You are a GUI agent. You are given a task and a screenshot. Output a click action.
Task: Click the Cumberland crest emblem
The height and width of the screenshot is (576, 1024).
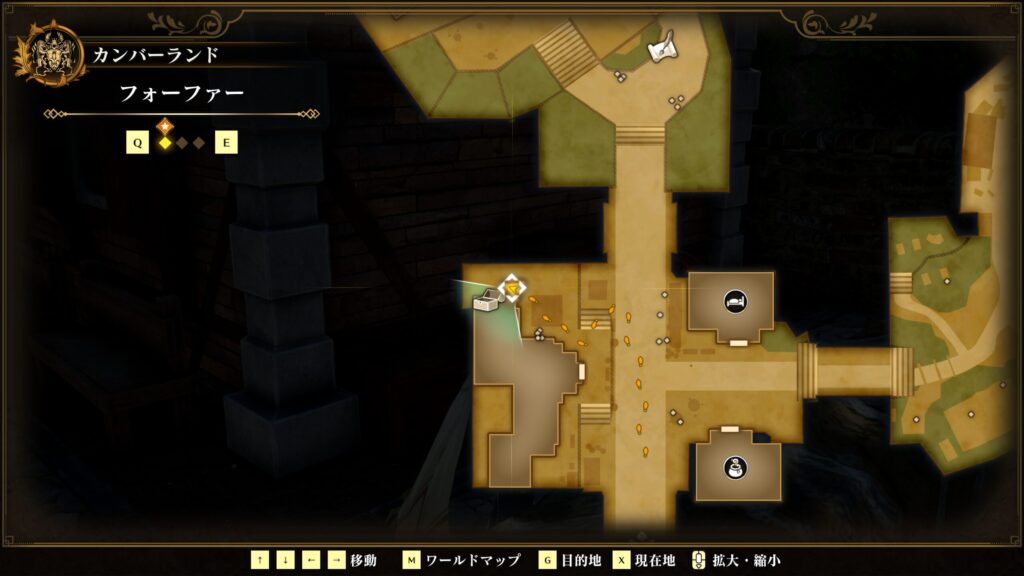(47, 54)
